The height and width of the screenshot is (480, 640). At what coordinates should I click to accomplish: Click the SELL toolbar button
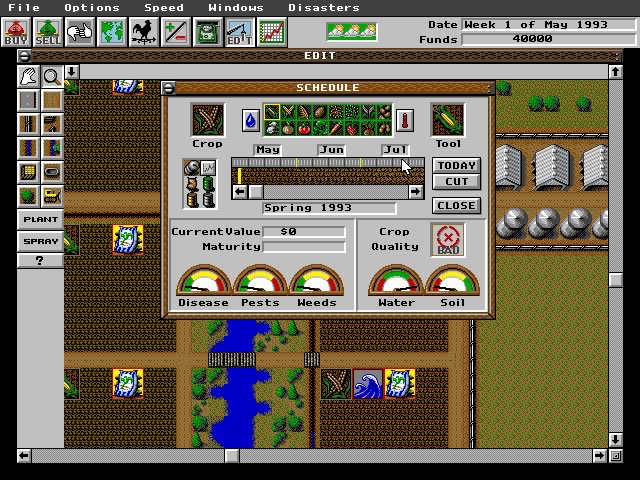[x=47, y=33]
